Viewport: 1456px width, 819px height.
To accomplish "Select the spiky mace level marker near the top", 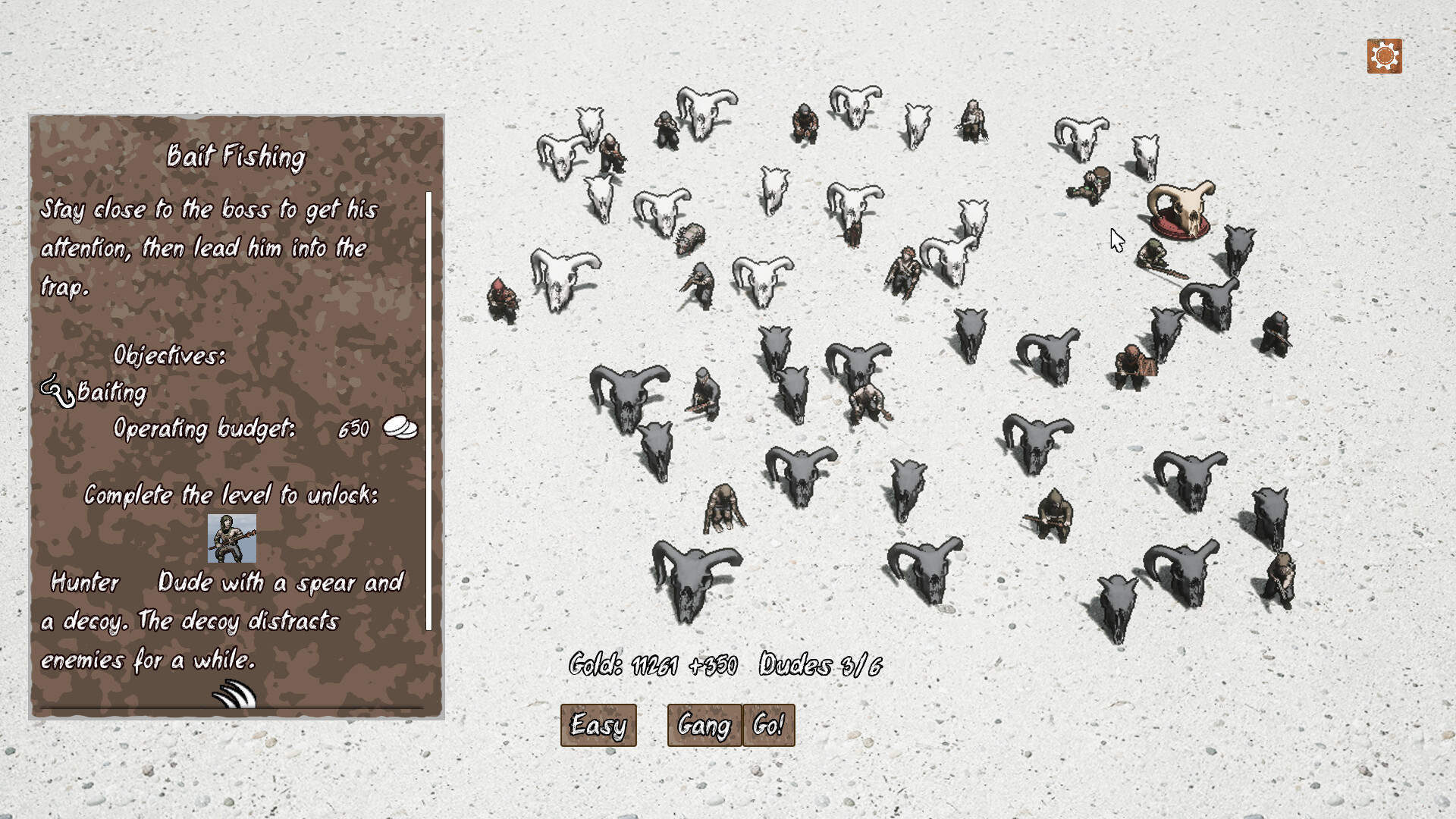I will (692, 235).
